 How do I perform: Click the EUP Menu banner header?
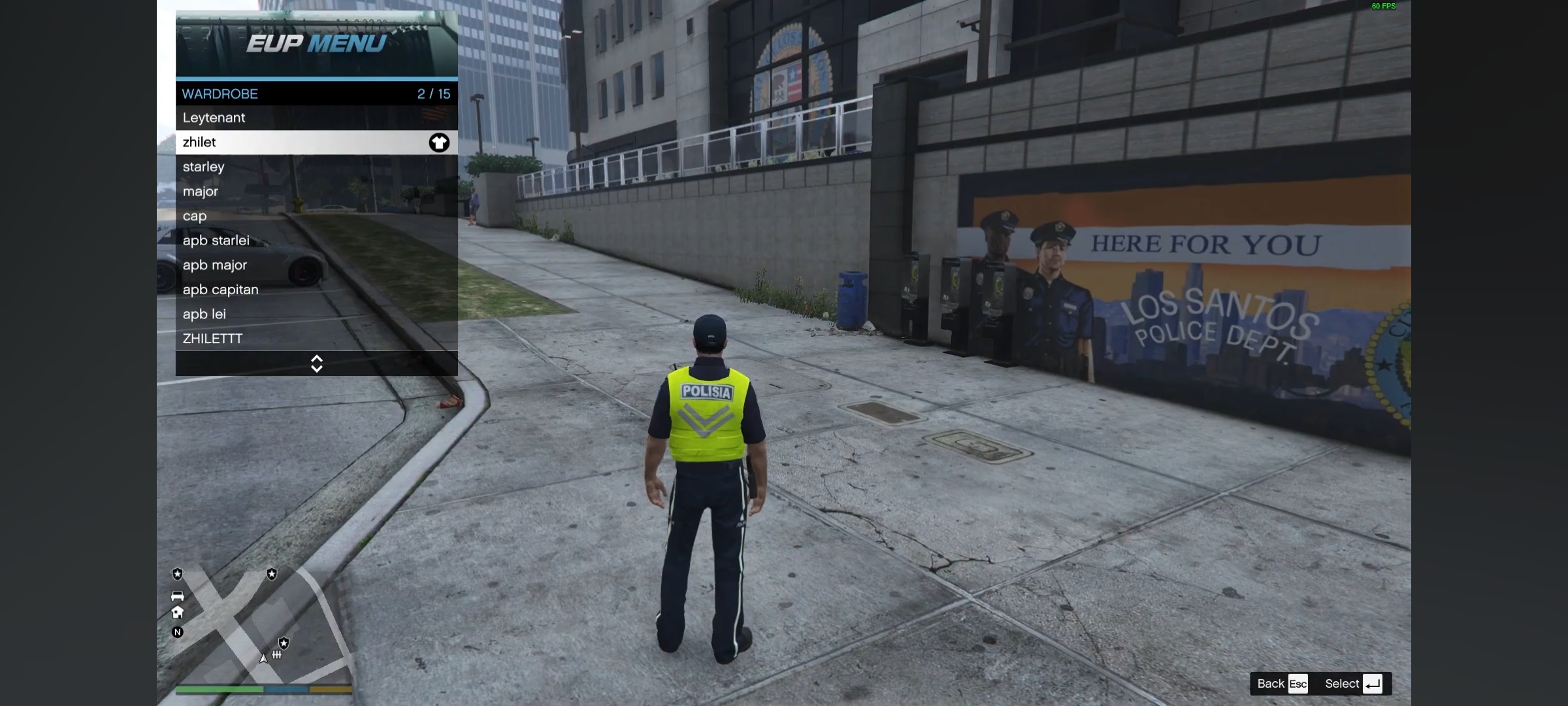316,44
